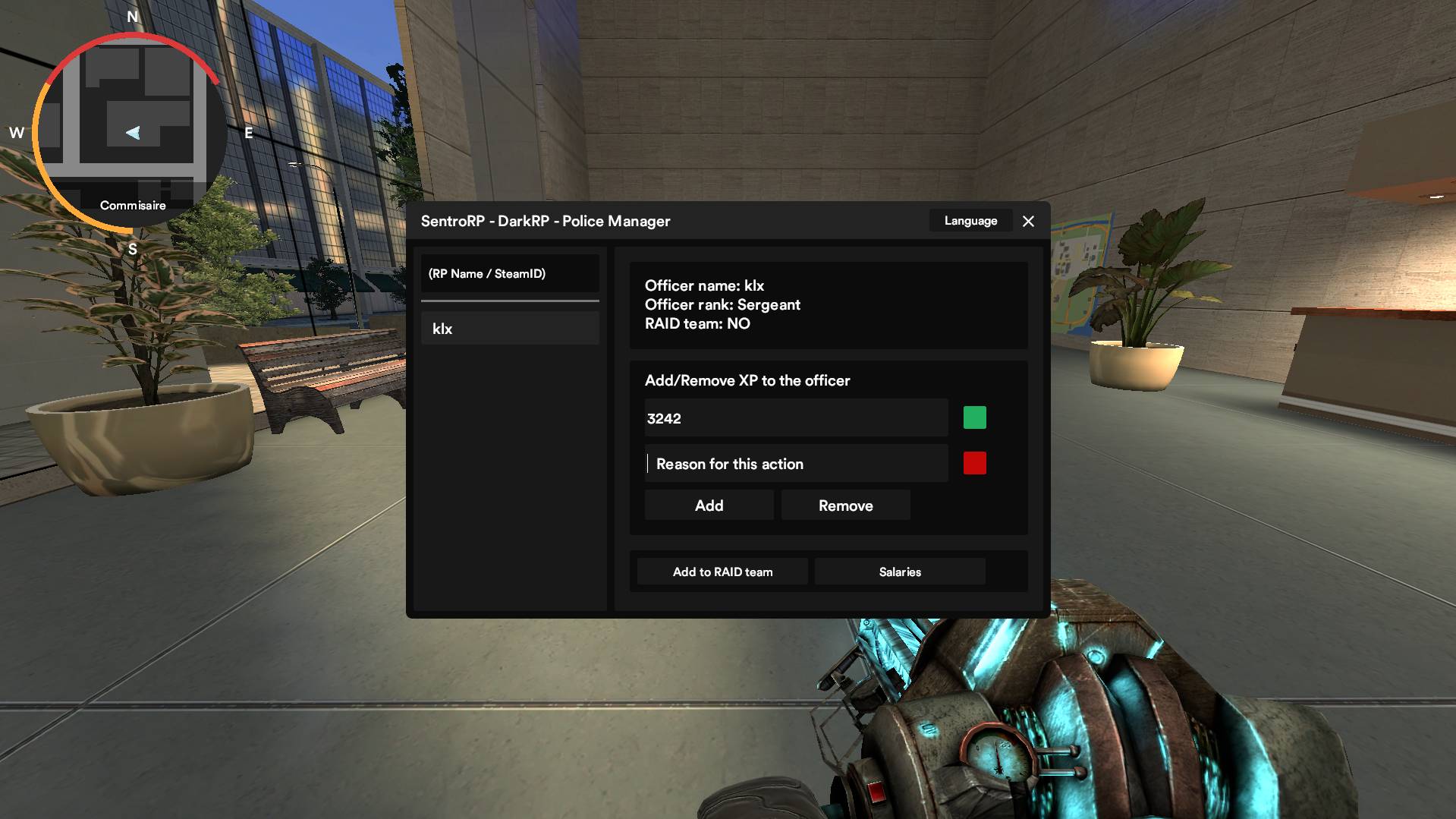The height and width of the screenshot is (819, 1456).
Task: Select officer klx in the list
Action: tap(510, 329)
